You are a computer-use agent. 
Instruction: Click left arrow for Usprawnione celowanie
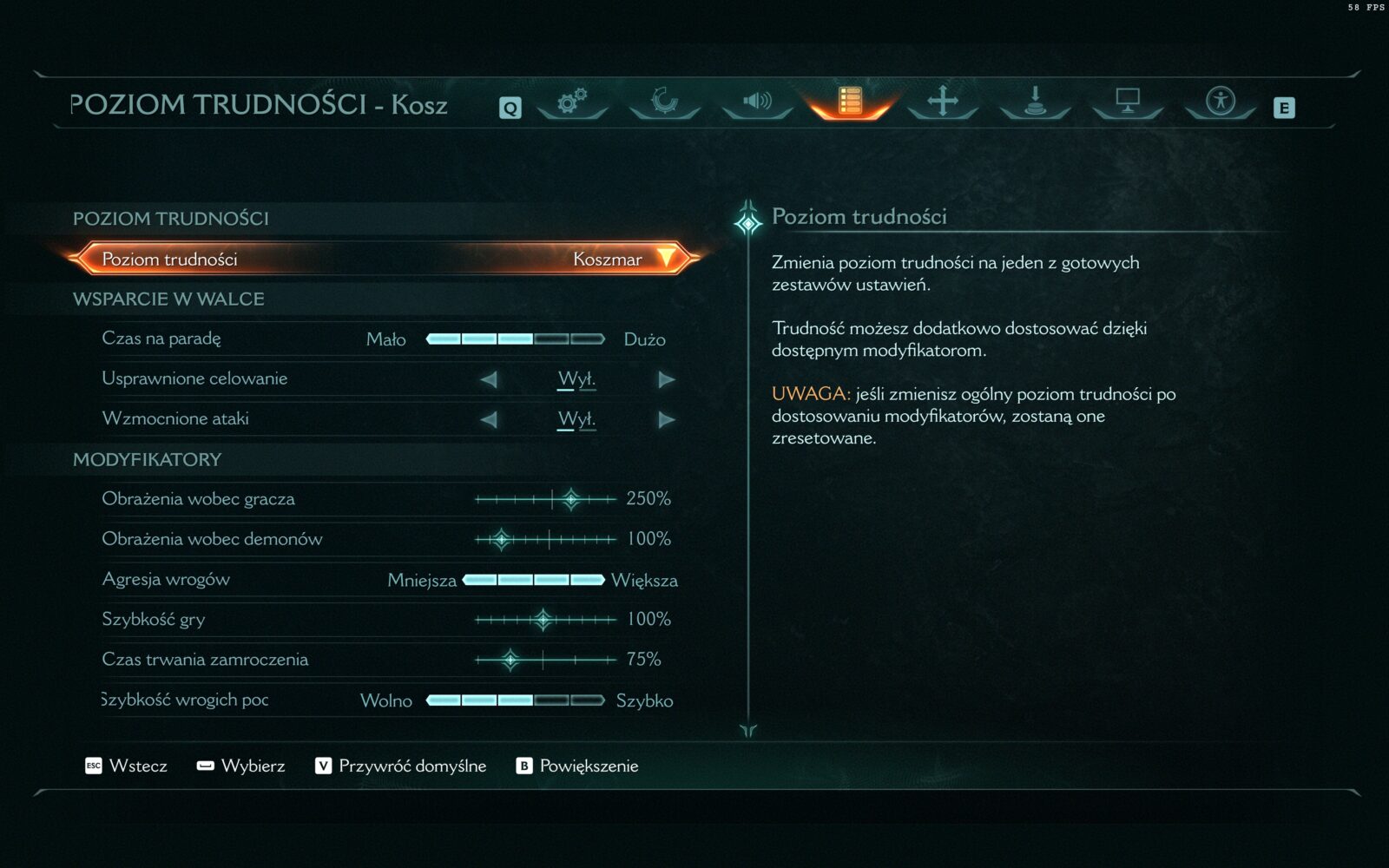(489, 379)
